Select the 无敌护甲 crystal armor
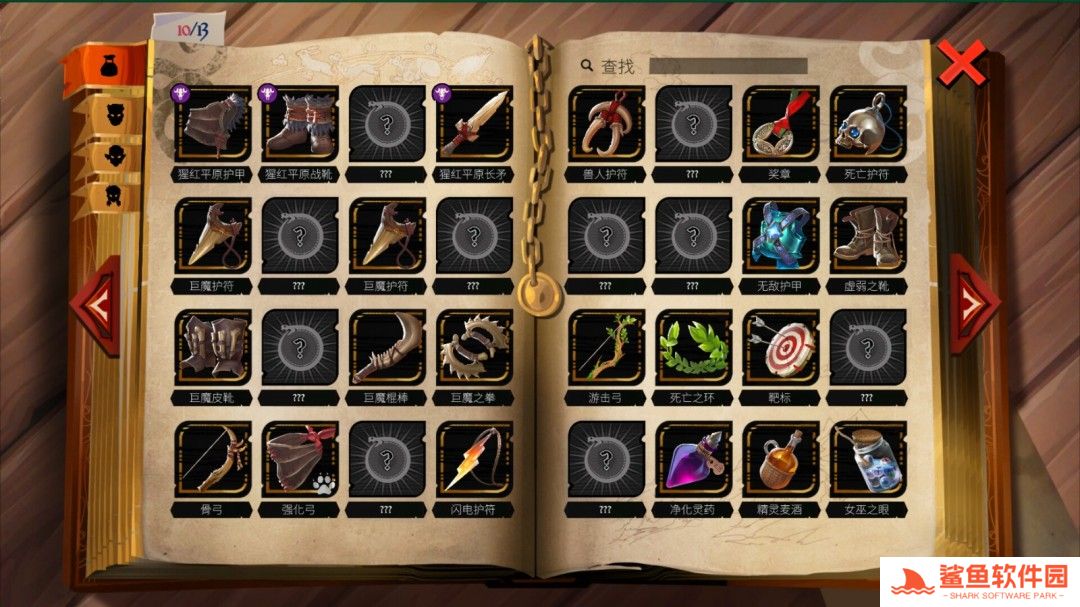 780,236
